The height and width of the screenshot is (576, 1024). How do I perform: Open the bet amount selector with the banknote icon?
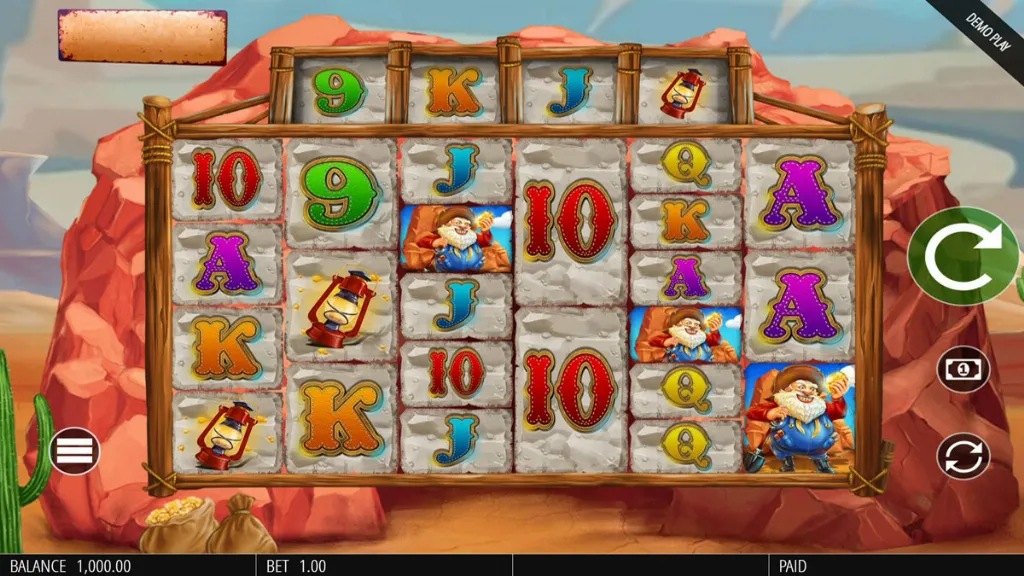(x=963, y=370)
